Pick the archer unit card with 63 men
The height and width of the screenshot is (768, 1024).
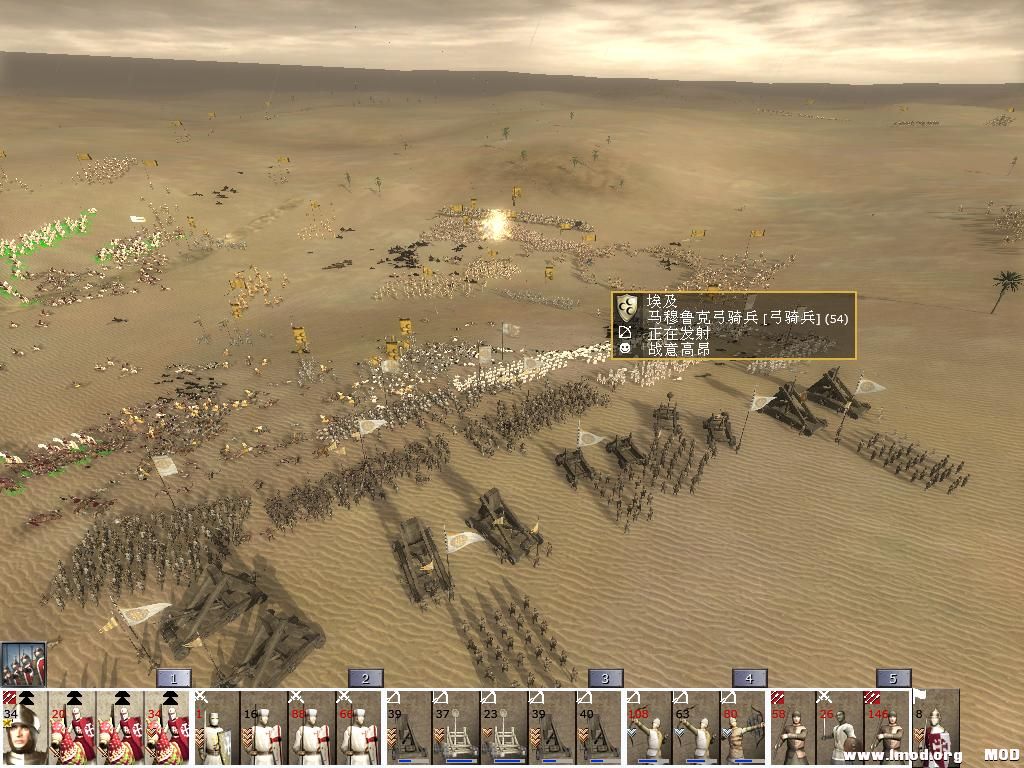(x=696, y=728)
